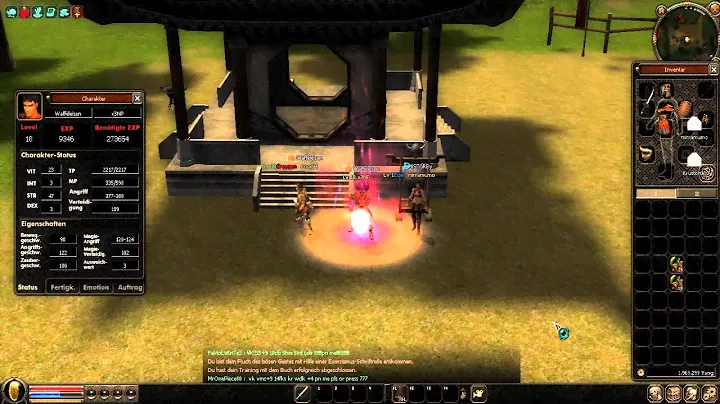The height and width of the screenshot is (404, 720).
Task: Show the Auftrag tab
Action: coord(129,287)
